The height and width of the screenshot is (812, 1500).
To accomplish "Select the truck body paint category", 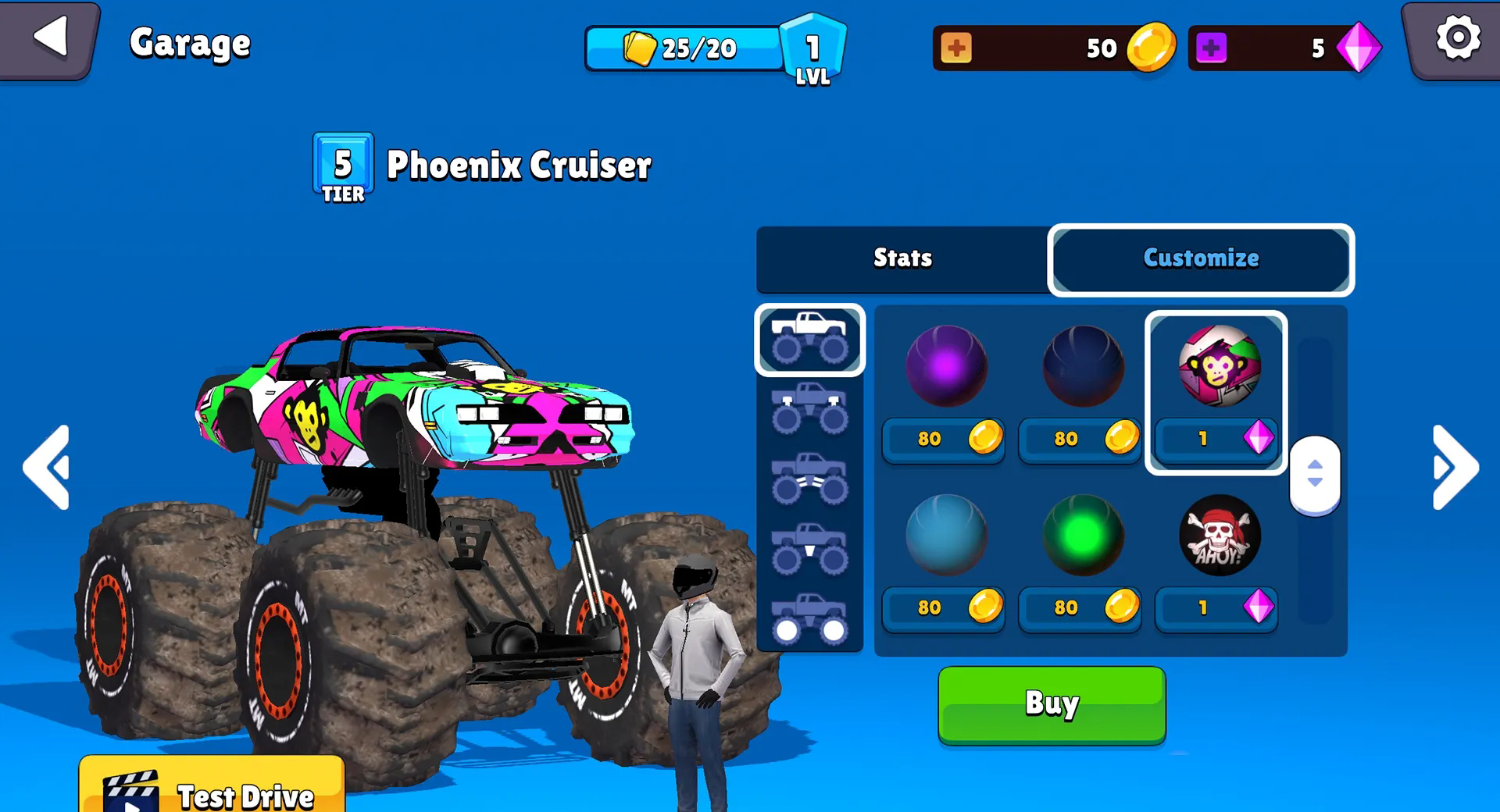I will [x=809, y=340].
